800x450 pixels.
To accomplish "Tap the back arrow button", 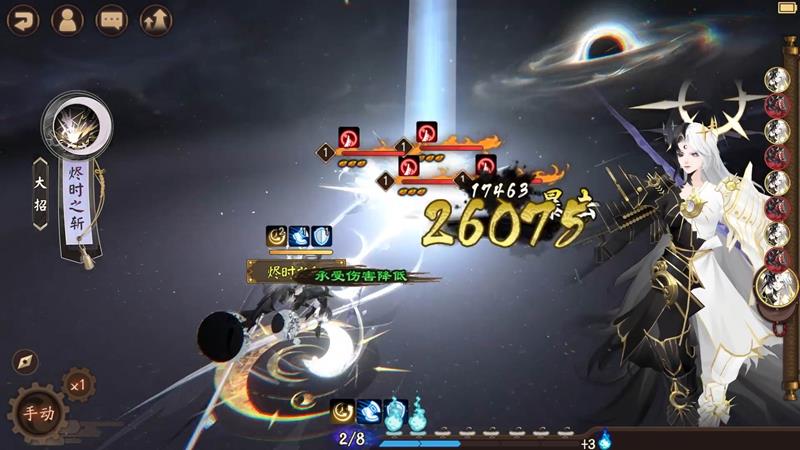I will click(22, 20).
